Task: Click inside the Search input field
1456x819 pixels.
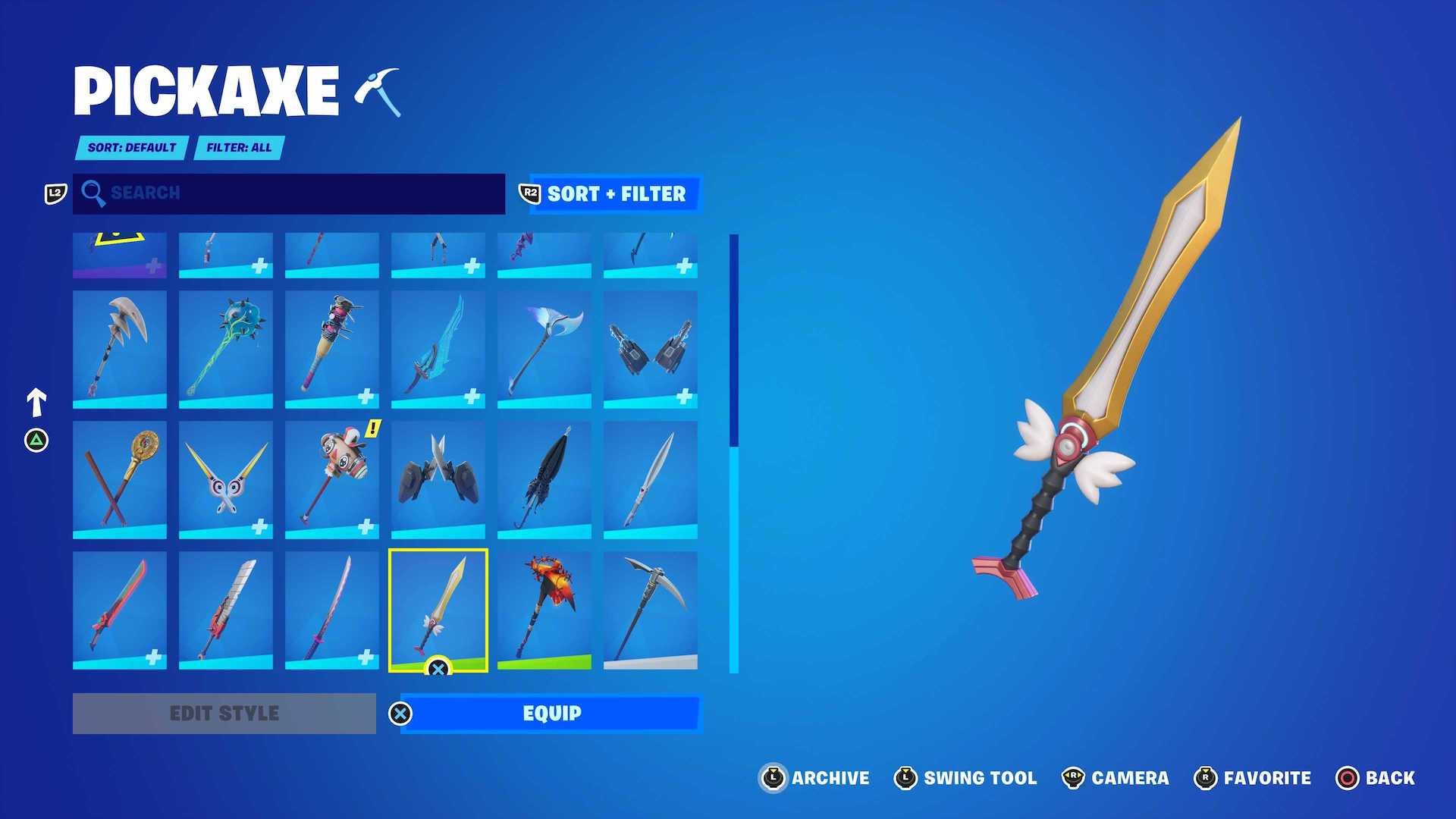Action: point(288,194)
